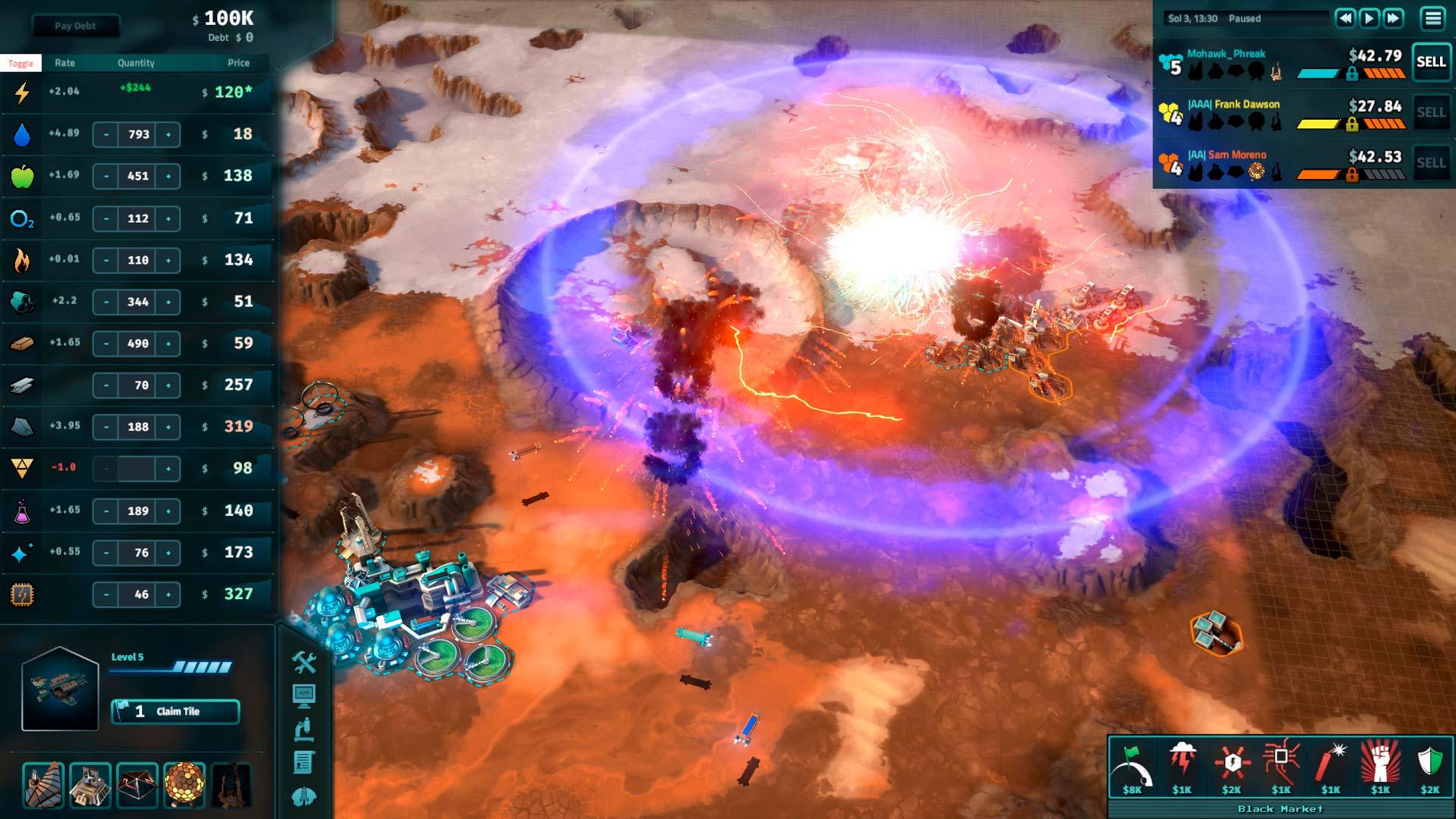Decrease food quantity with minus button
The width and height of the screenshot is (1456, 819).
pos(106,177)
